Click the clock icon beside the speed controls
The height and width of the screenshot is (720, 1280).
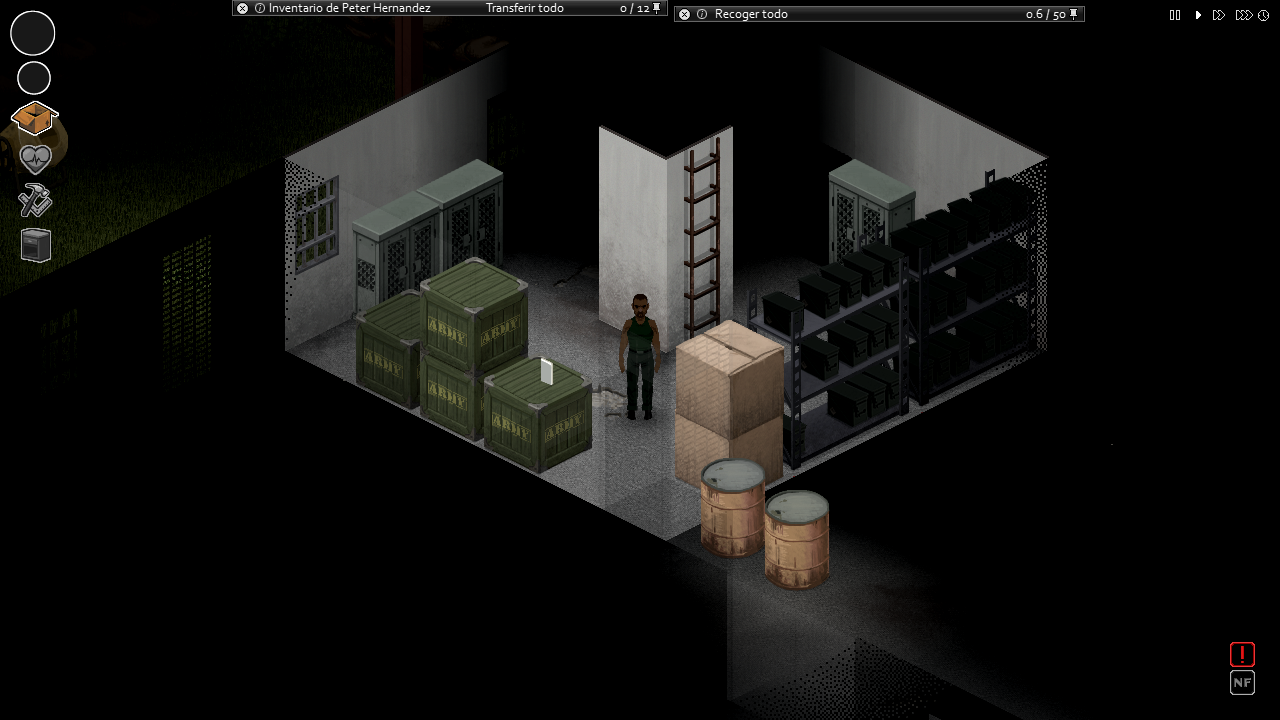coord(1263,15)
